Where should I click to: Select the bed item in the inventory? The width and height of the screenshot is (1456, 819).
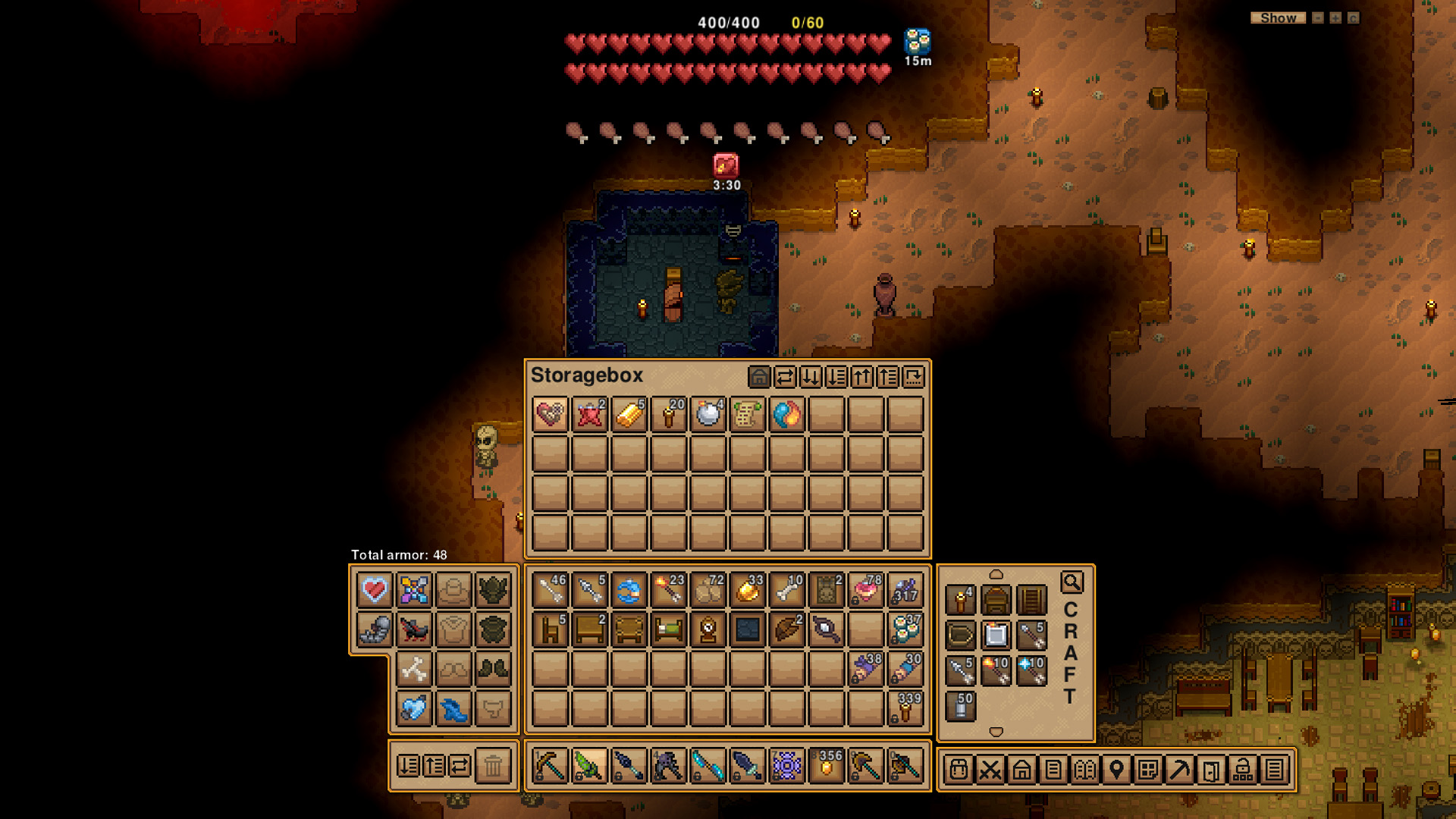tap(669, 629)
